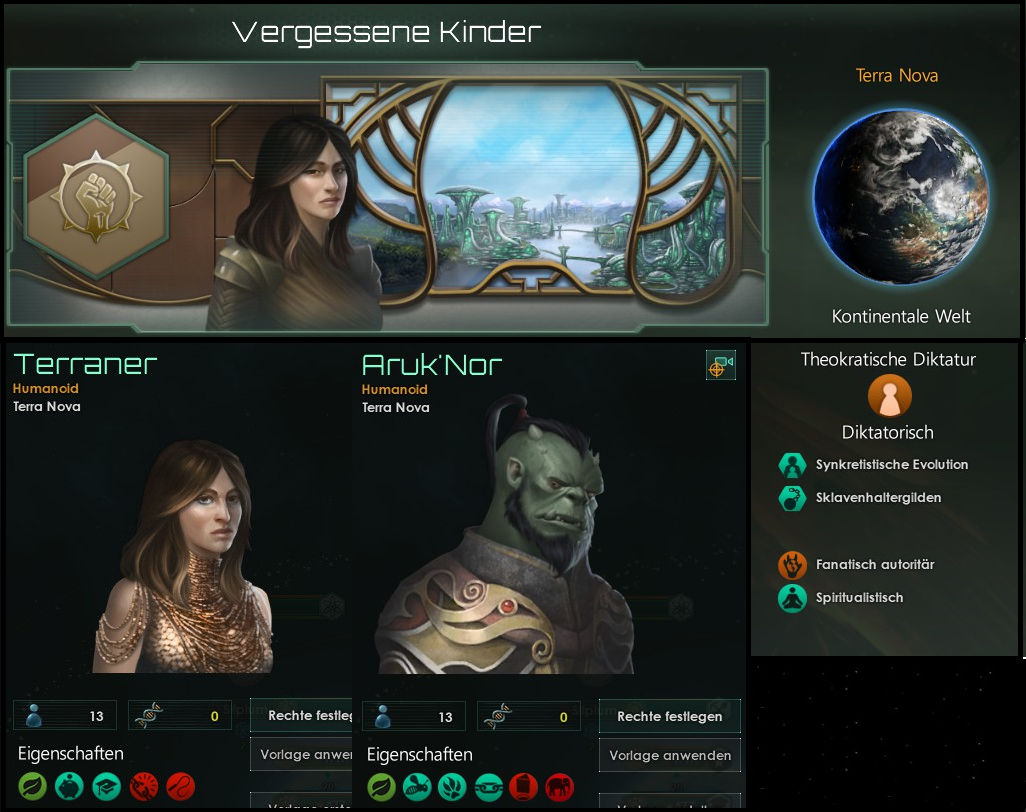Click the red book trait of Aruk'Nor

point(524,787)
